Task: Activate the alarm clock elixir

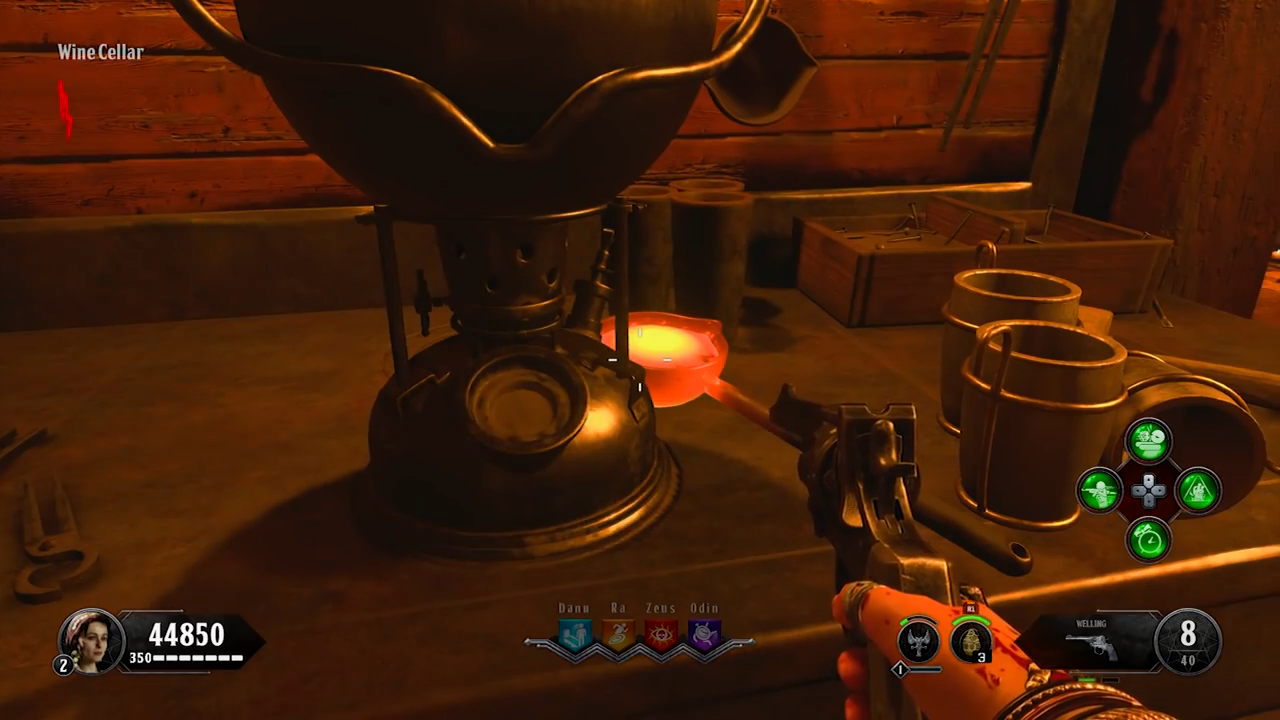Action: (1148, 539)
